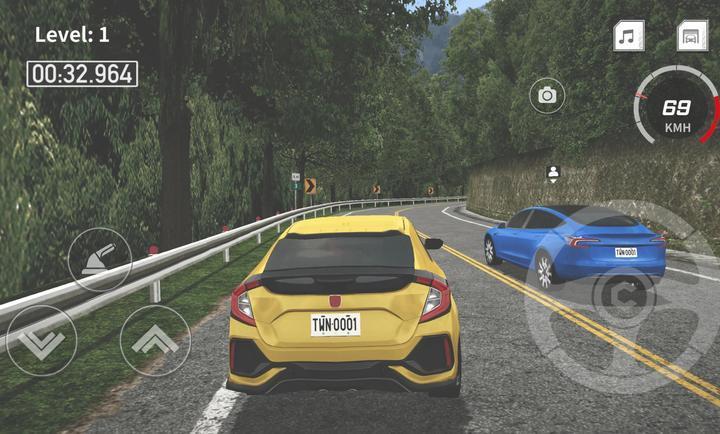The height and width of the screenshot is (434, 720).
Task: Engage the handbrake button
Action: (x=99, y=260)
